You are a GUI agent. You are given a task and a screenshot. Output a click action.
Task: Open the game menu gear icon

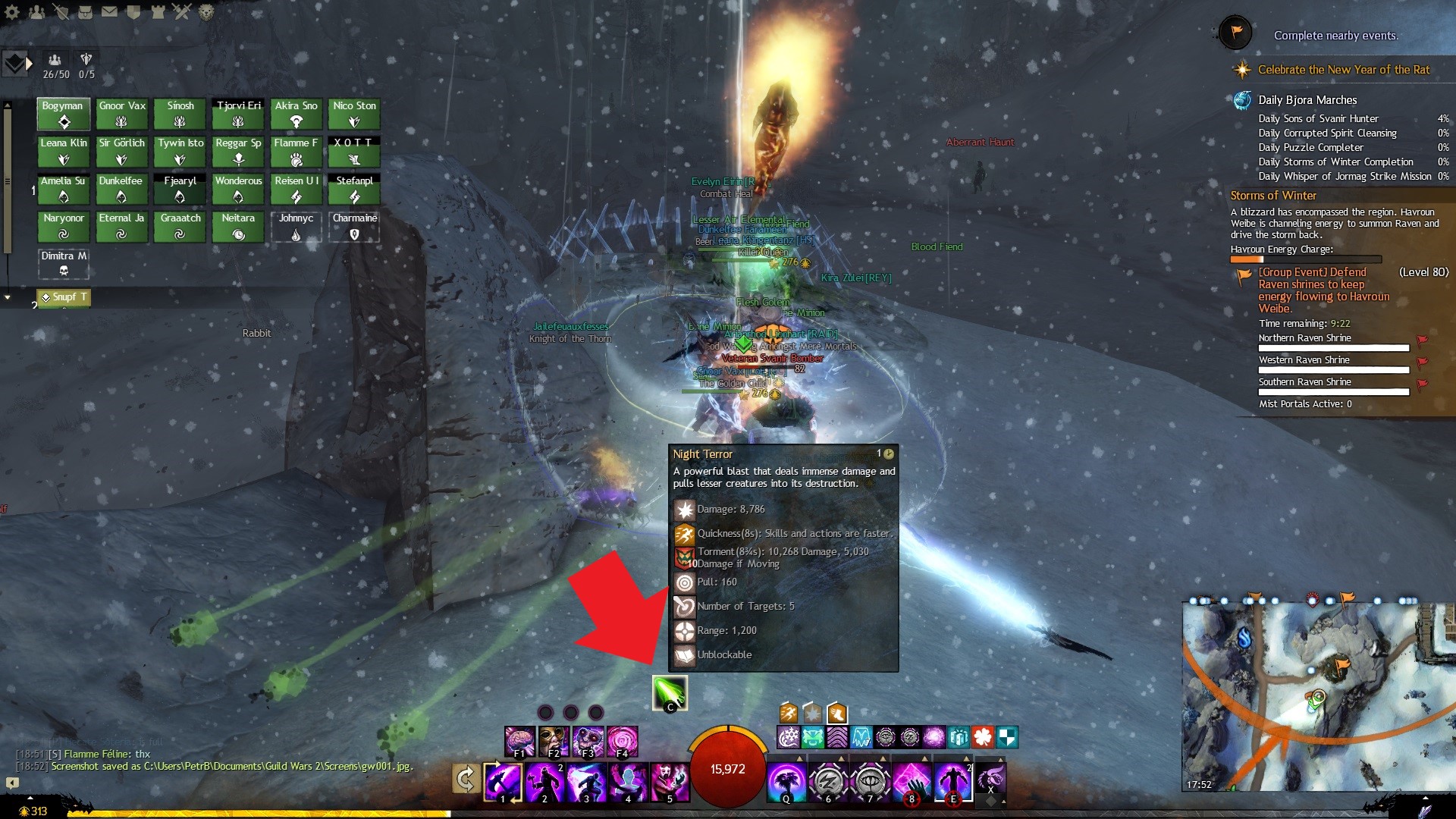tap(12, 12)
